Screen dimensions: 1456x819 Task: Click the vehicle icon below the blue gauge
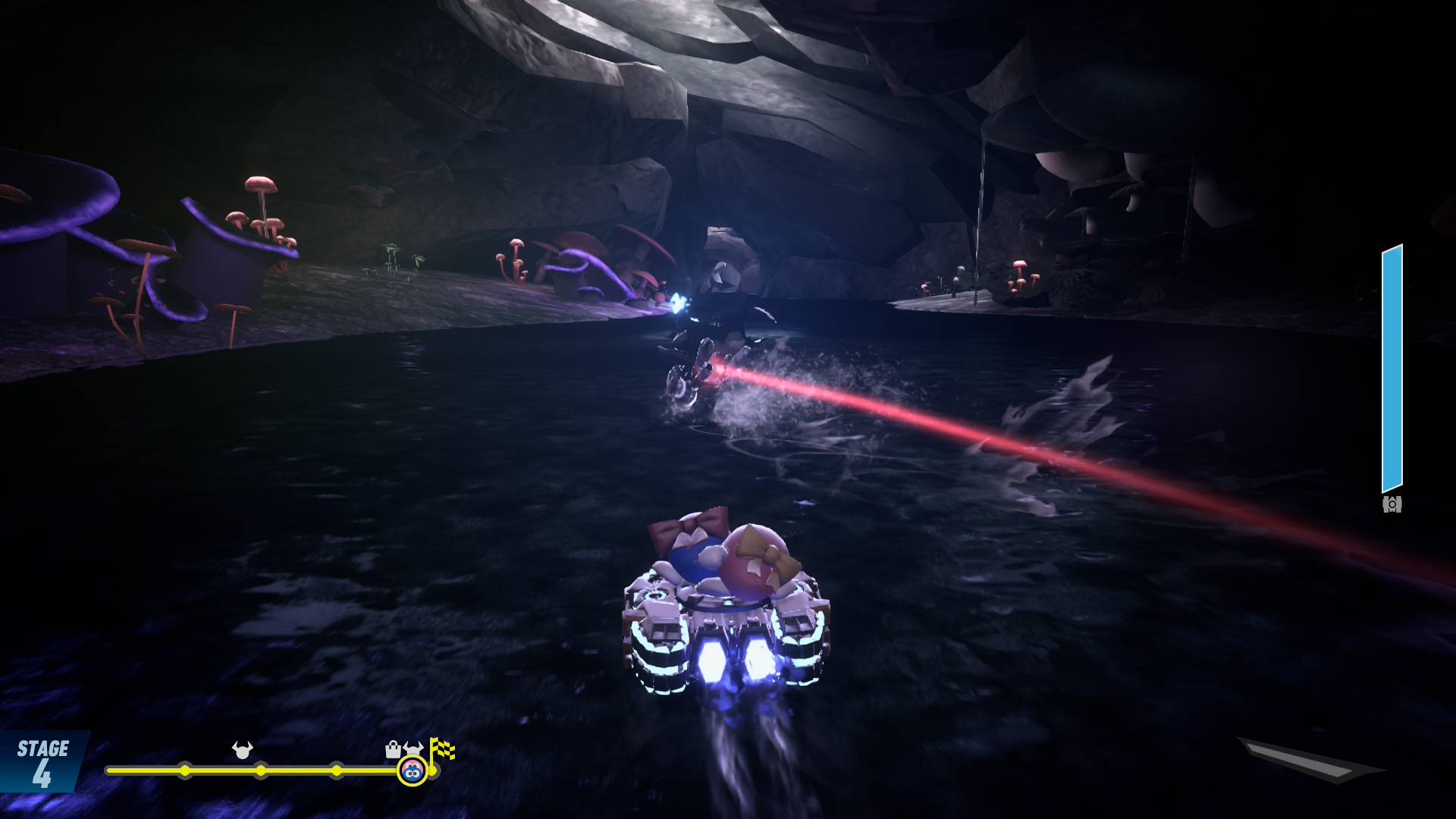(x=1392, y=504)
